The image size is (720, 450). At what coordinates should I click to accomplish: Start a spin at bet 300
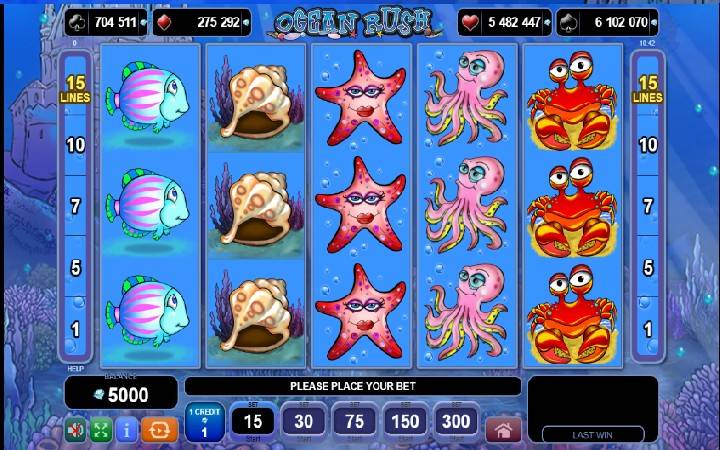click(x=456, y=423)
